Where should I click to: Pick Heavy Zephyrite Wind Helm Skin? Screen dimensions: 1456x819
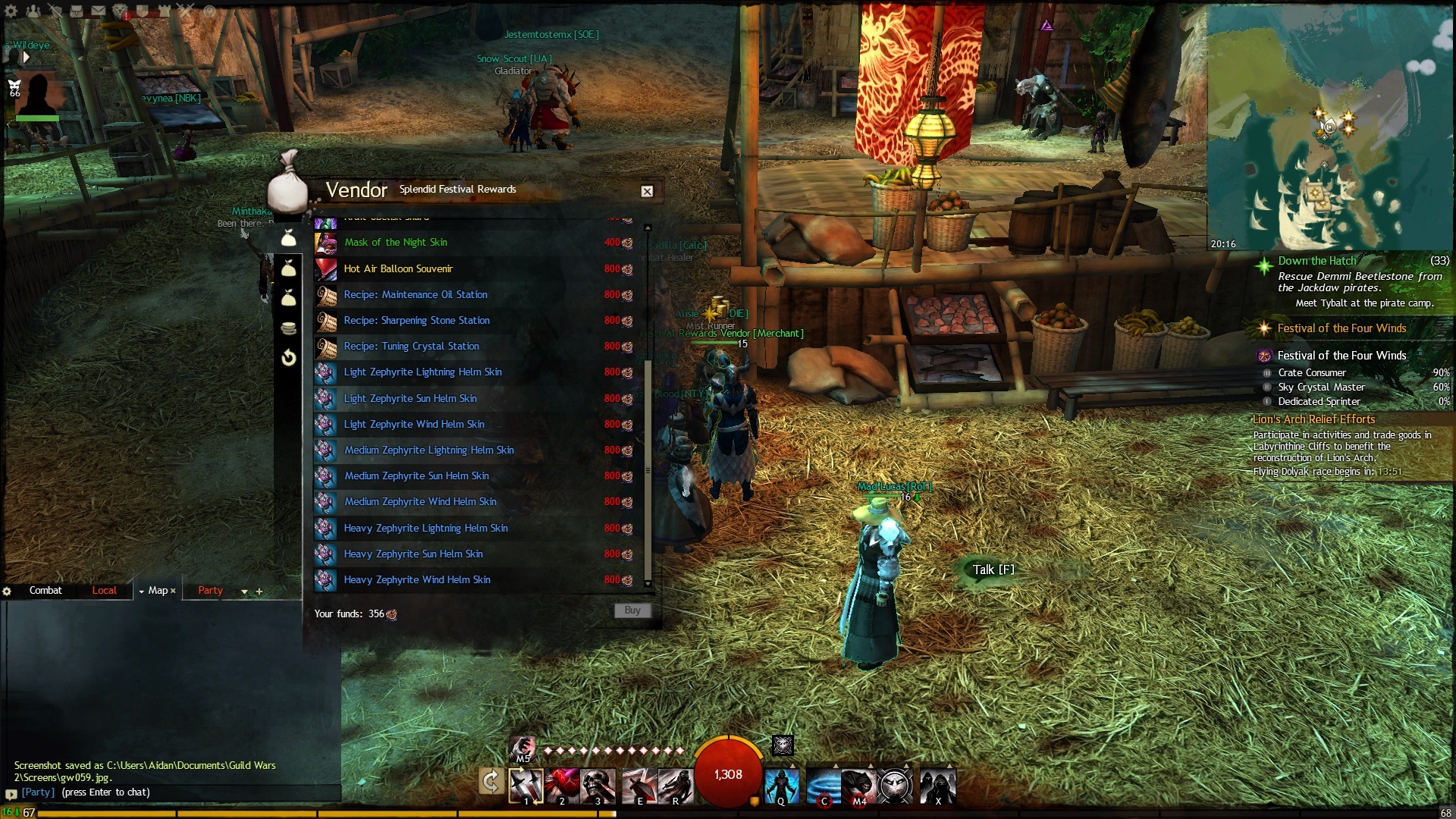(416, 579)
